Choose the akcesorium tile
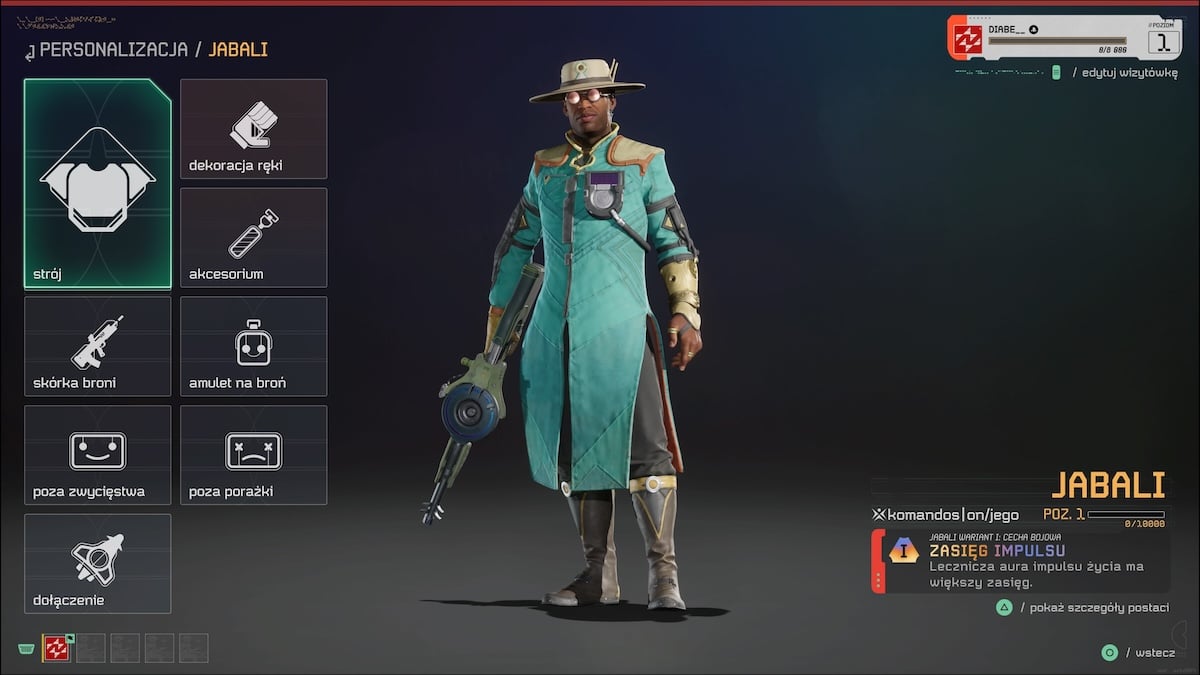The width and height of the screenshot is (1200, 675). 253,238
